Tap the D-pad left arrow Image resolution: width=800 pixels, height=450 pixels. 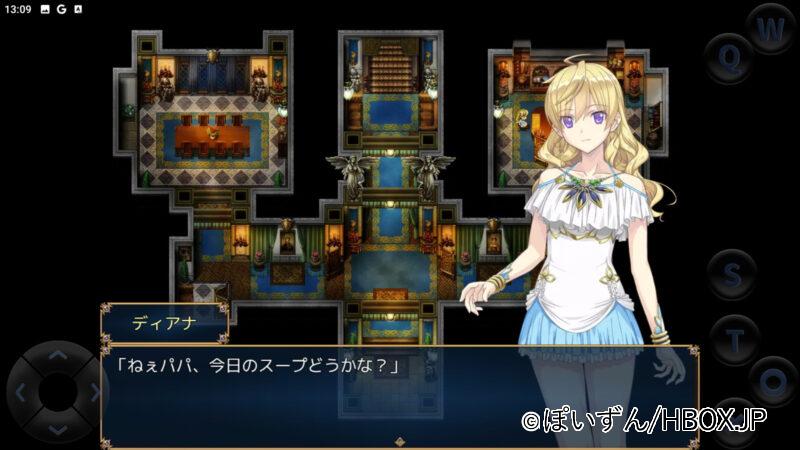coord(23,392)
